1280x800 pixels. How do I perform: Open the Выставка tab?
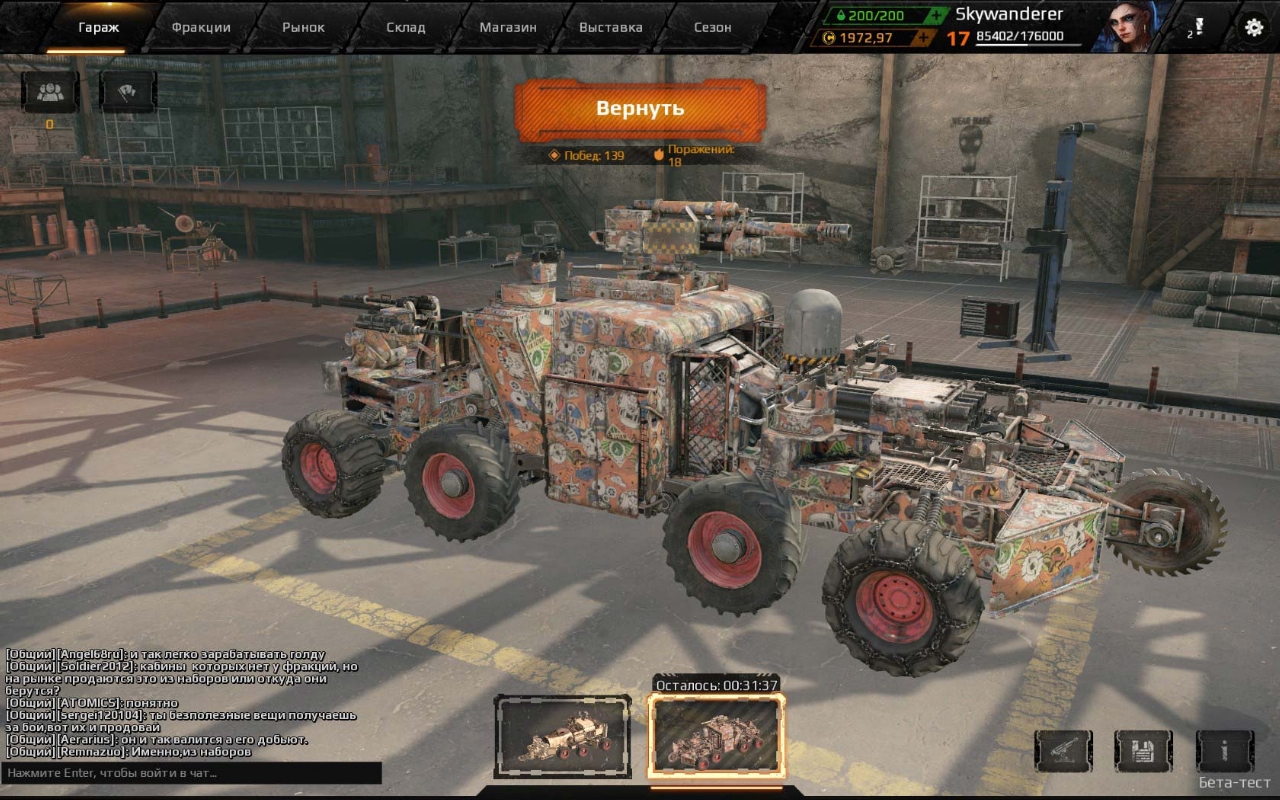point(610,27)
